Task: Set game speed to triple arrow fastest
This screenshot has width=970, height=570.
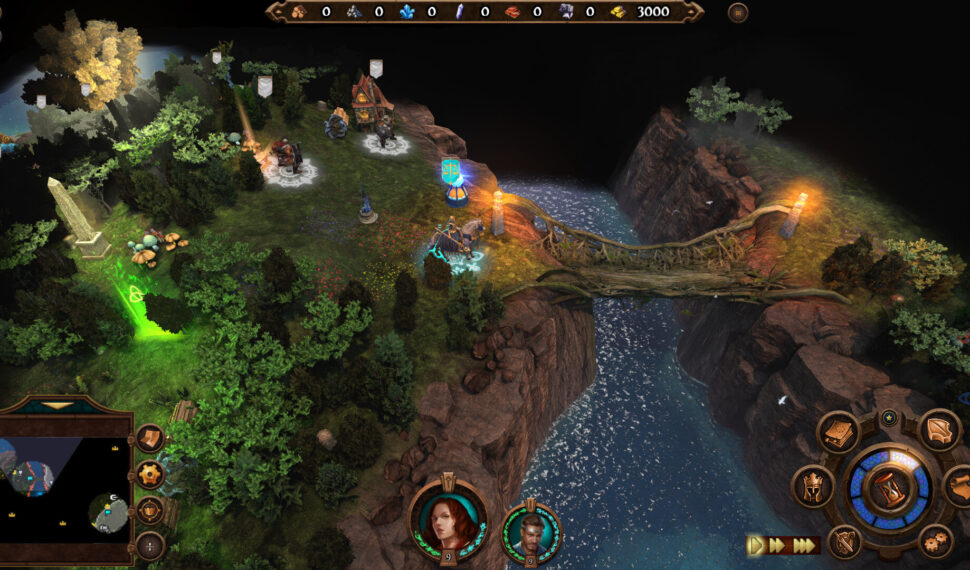Action: [802, 545]
